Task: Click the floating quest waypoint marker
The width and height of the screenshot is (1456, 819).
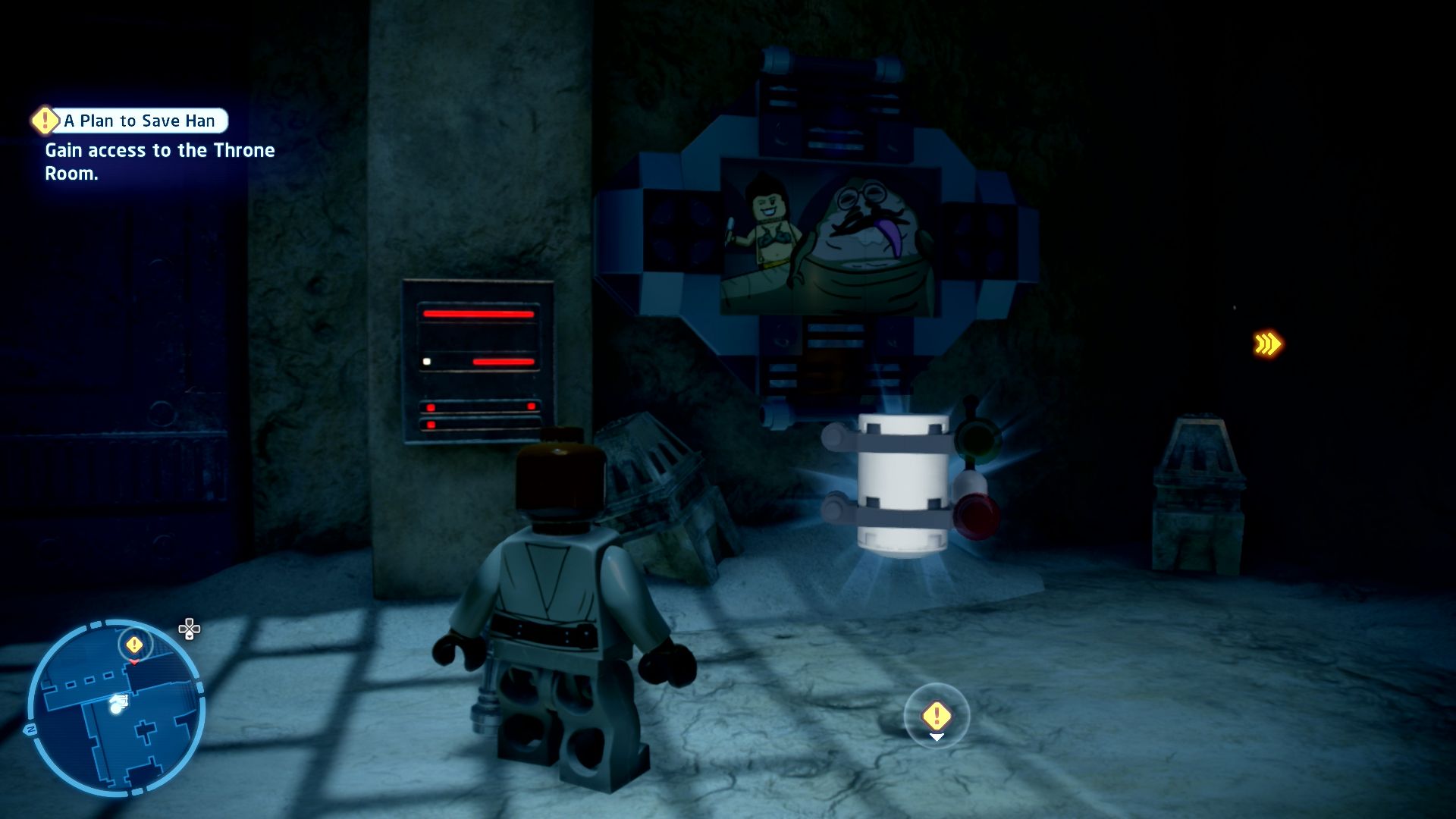Action: [937, 715]
